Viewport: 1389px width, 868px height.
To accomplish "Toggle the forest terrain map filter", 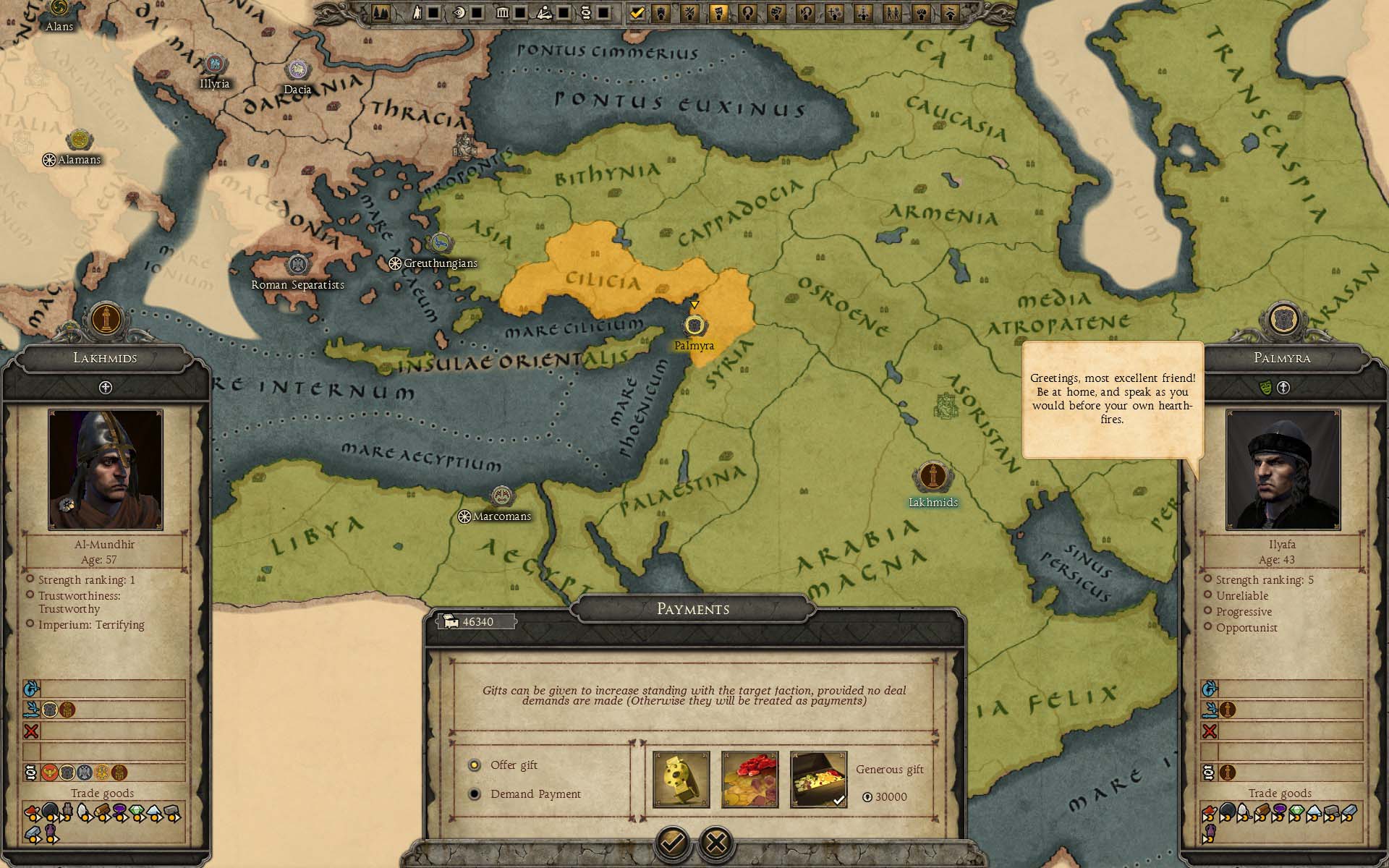I will [381, 12].
